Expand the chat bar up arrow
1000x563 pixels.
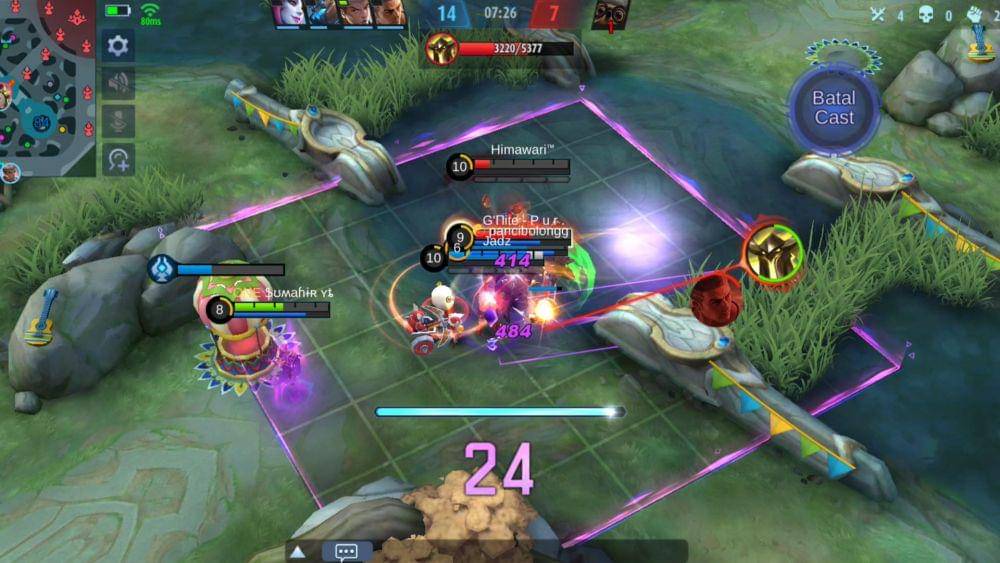(297, 551)
